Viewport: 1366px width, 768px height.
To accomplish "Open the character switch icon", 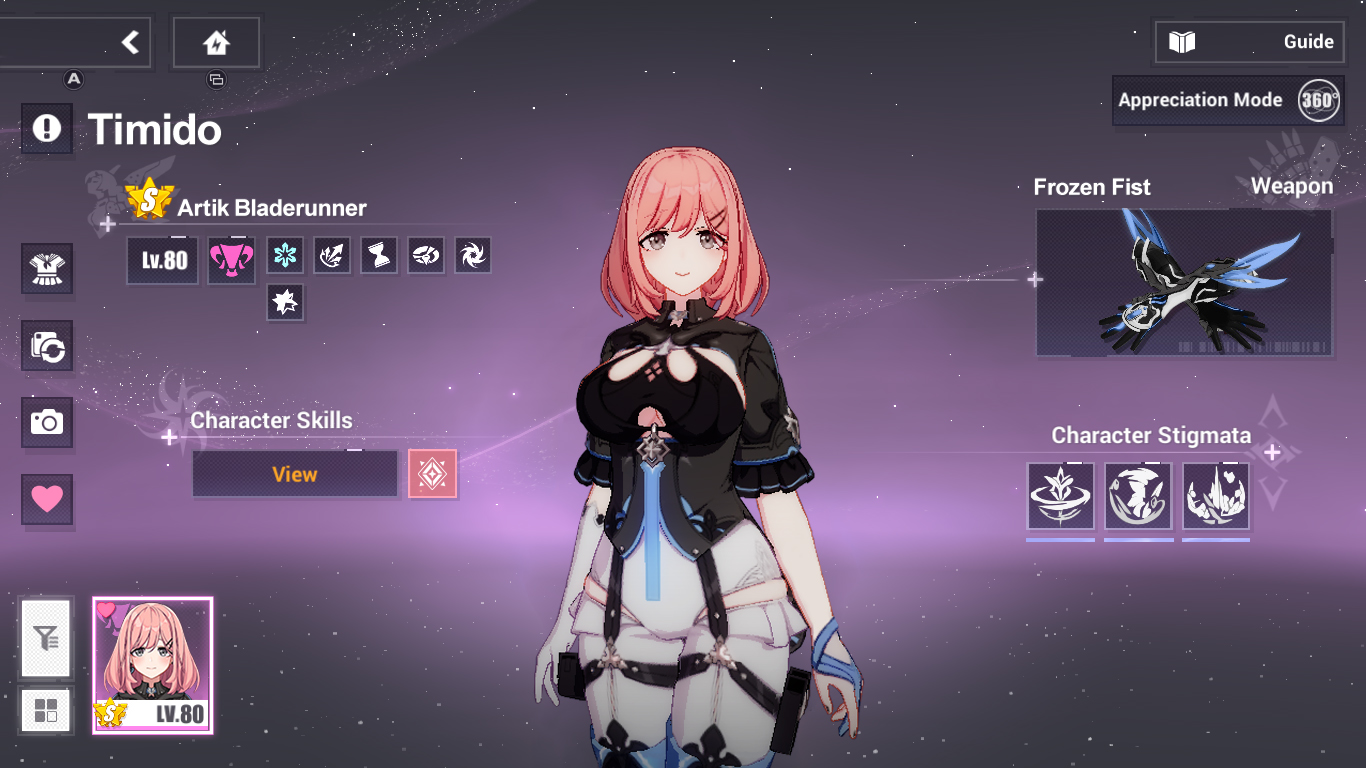I will (46, 344).
